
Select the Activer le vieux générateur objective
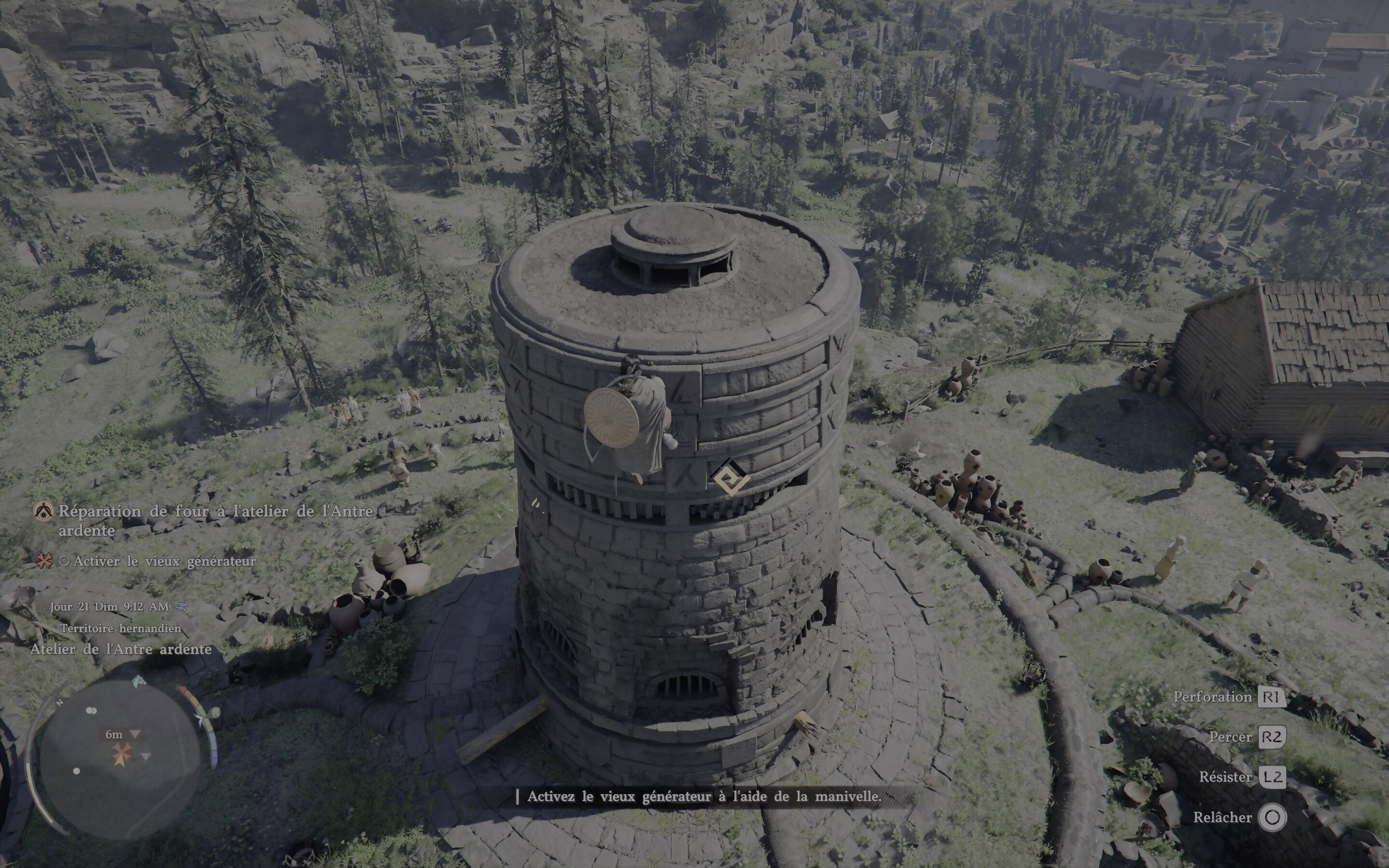pyautogui.click(x=164, y=561)
